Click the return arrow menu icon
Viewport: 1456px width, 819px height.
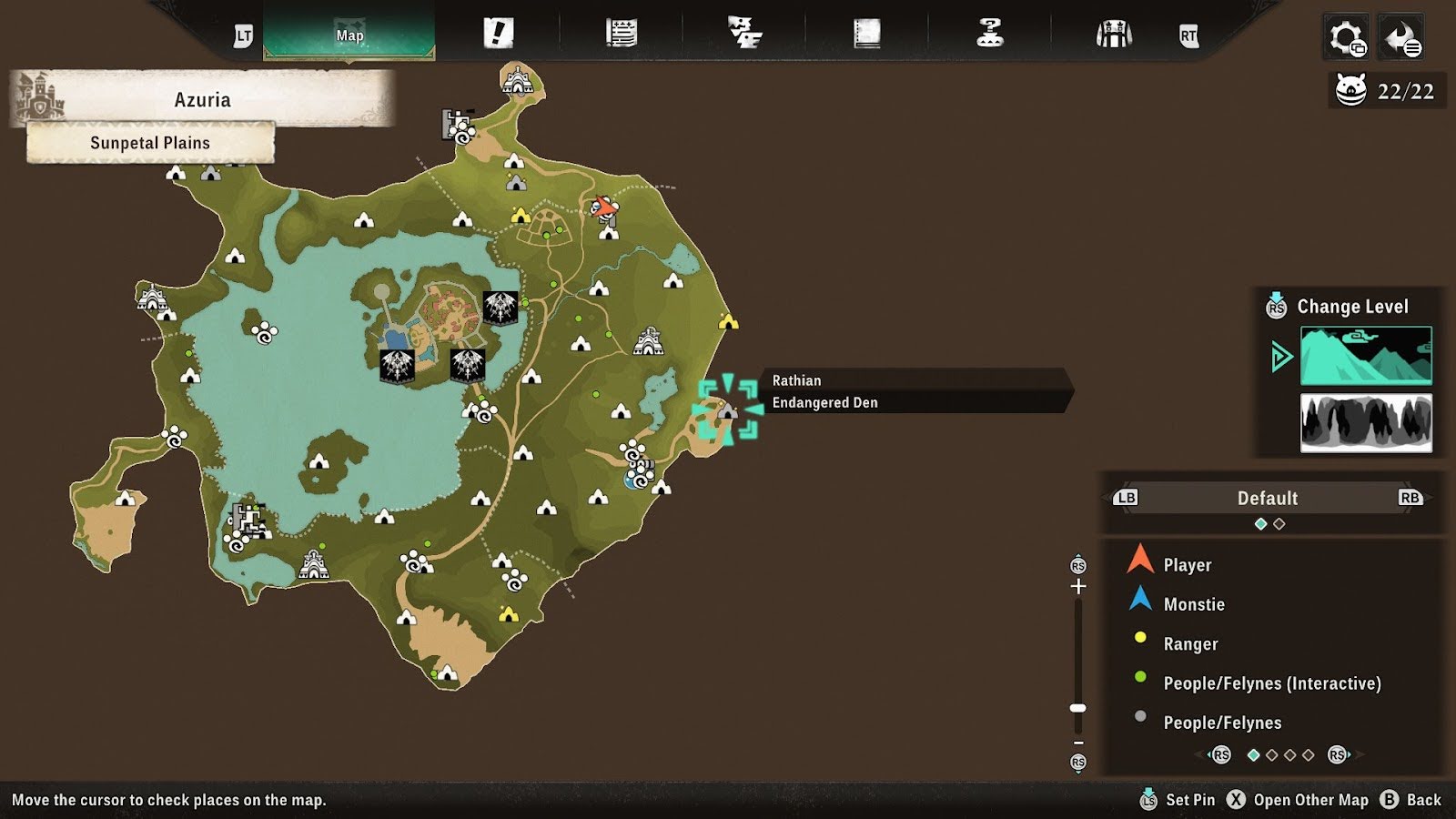[x=1400, y=38]
